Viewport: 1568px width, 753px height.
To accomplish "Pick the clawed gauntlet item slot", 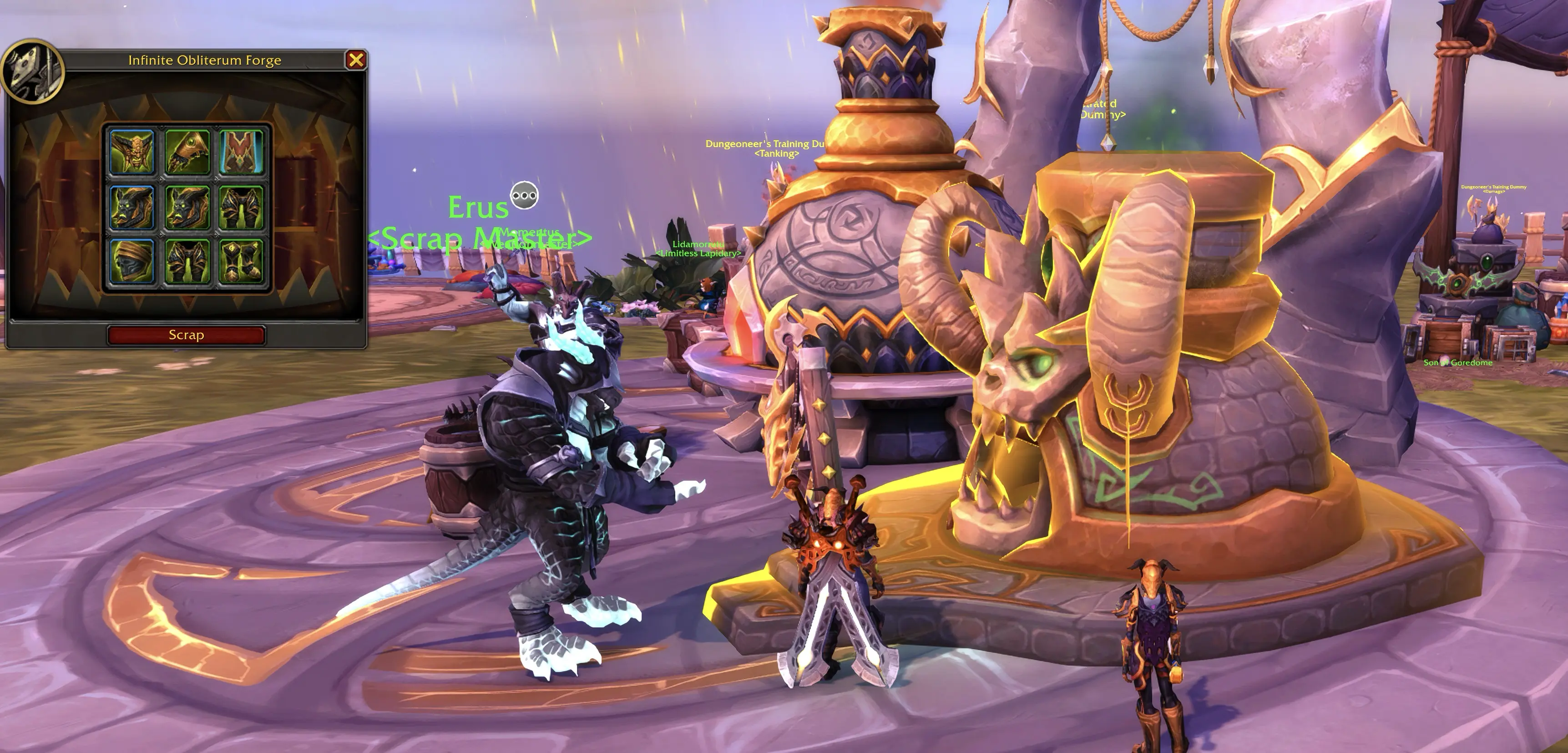I will click(187, 152).
